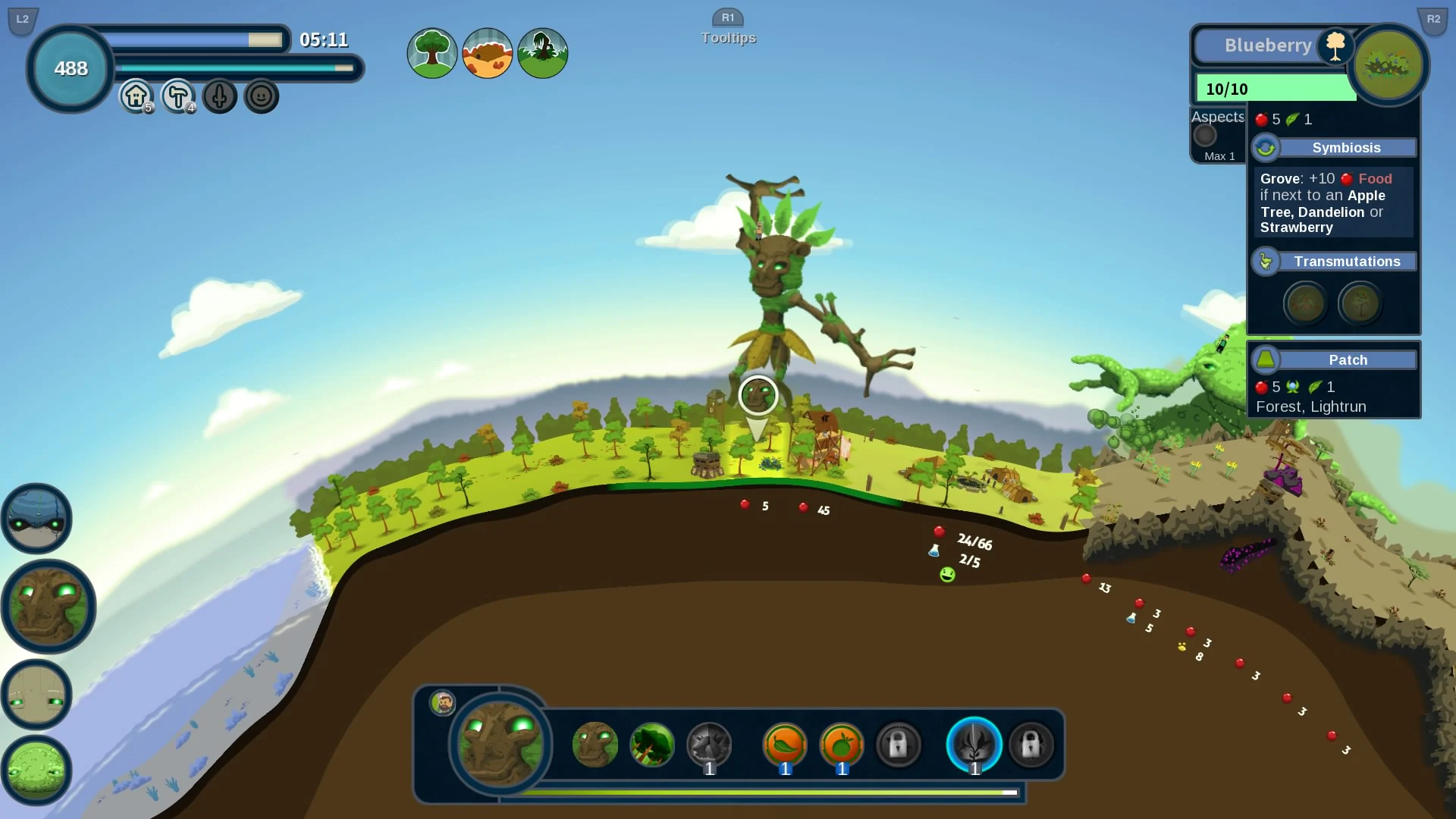Expand the Transmutations section in the Blueberry panel
This screenshot has width=1456, height=819.
click(1347, 261)
